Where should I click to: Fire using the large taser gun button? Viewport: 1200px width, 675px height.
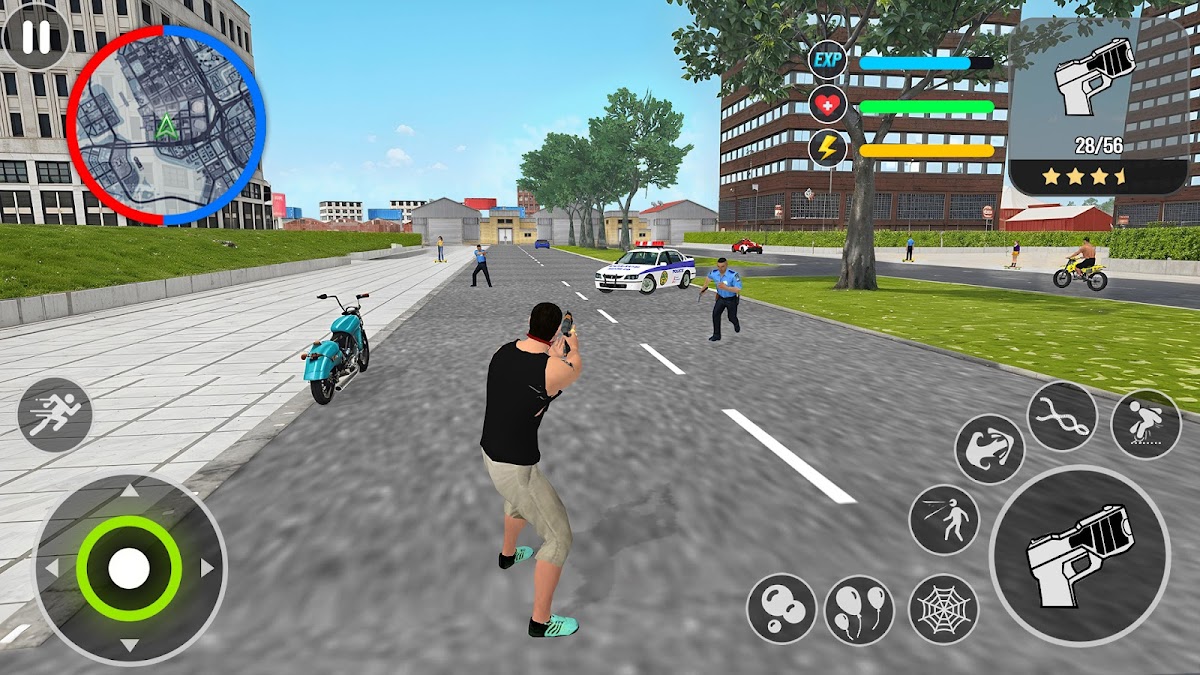tap(1079, 555)
